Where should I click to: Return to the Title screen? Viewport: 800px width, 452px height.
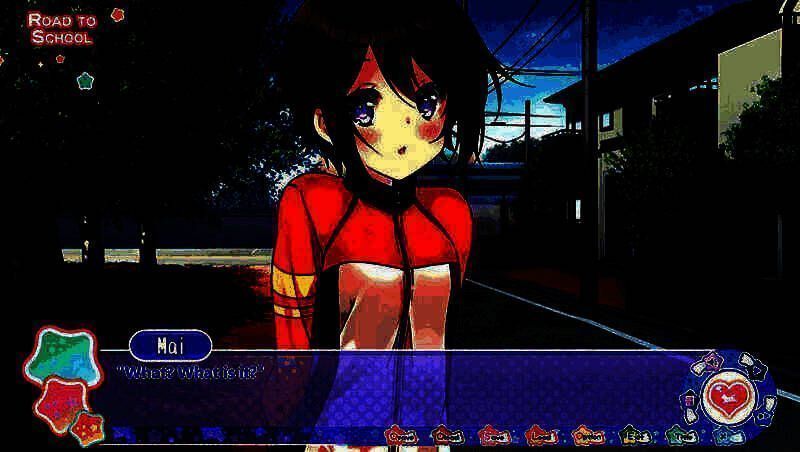681,435
